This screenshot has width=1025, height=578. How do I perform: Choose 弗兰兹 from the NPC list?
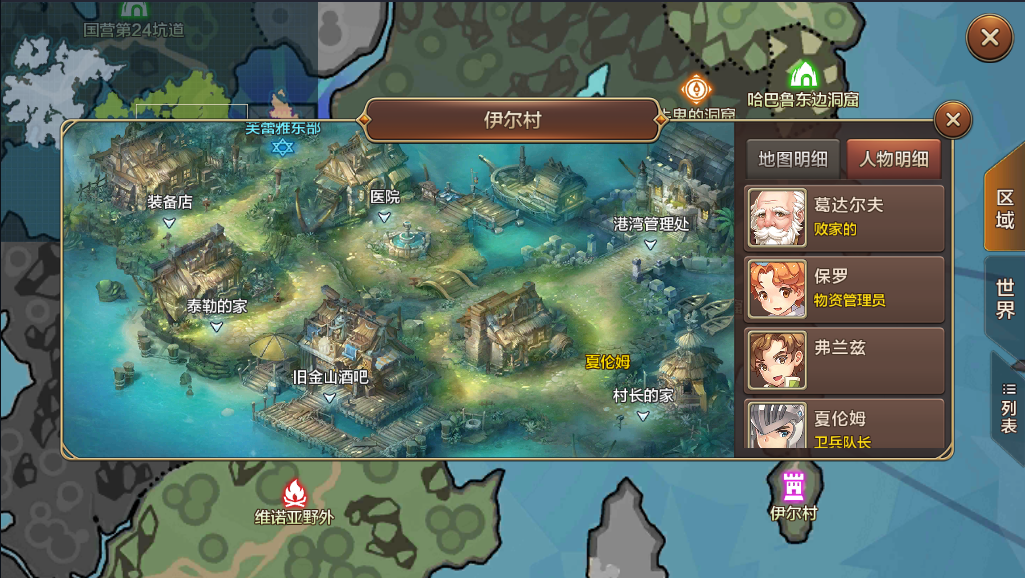pos(845,359)
